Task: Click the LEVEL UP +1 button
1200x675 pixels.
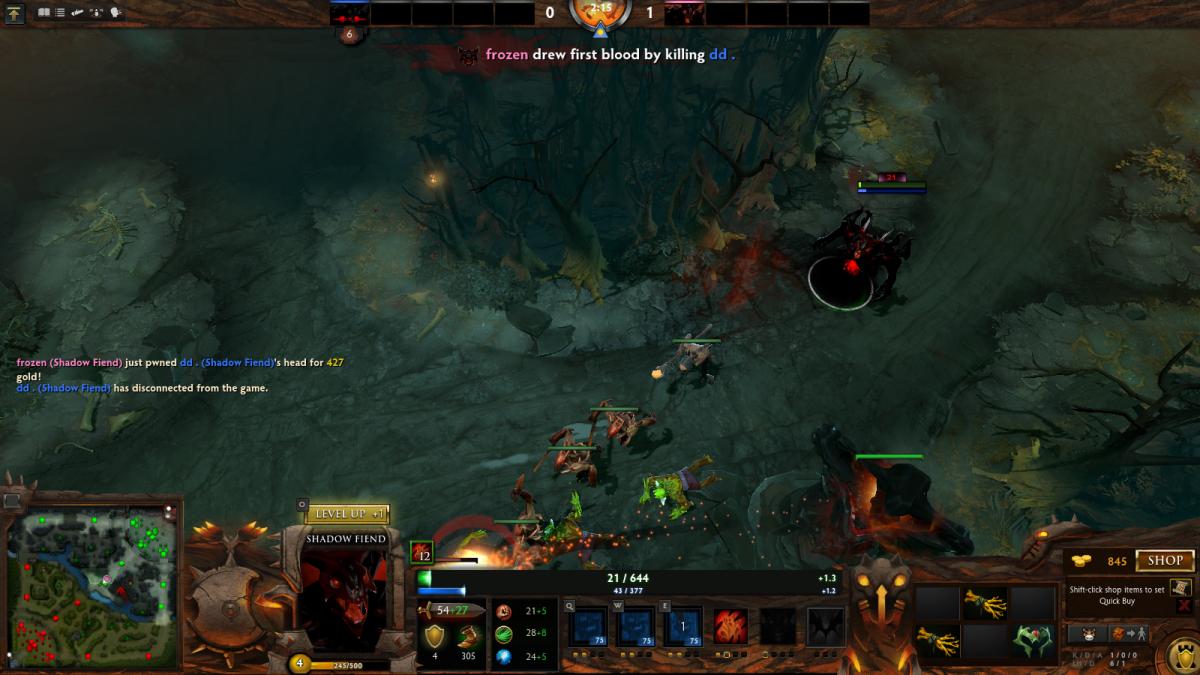Action: coord(346,514)
